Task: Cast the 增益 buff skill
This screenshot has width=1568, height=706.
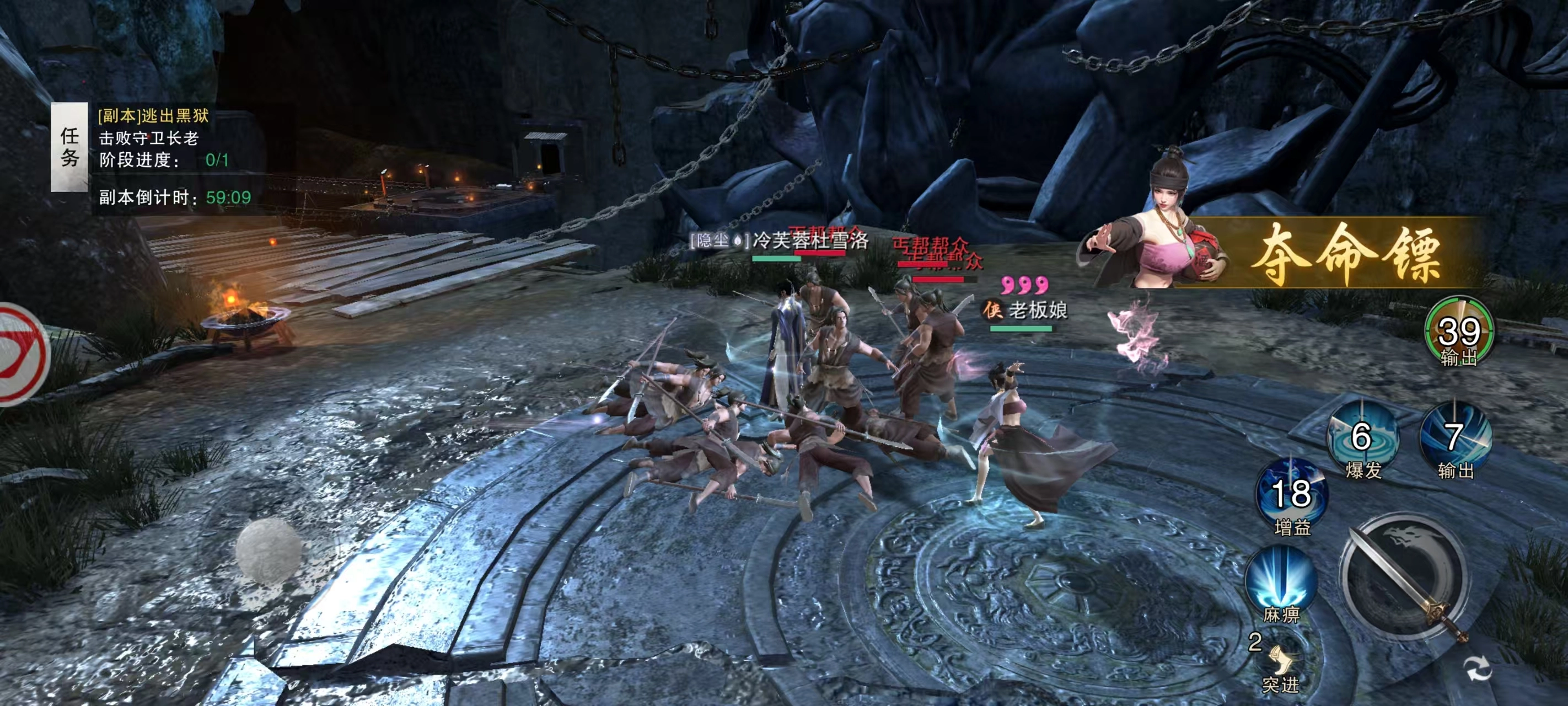Action: [x=1291, y=494]
